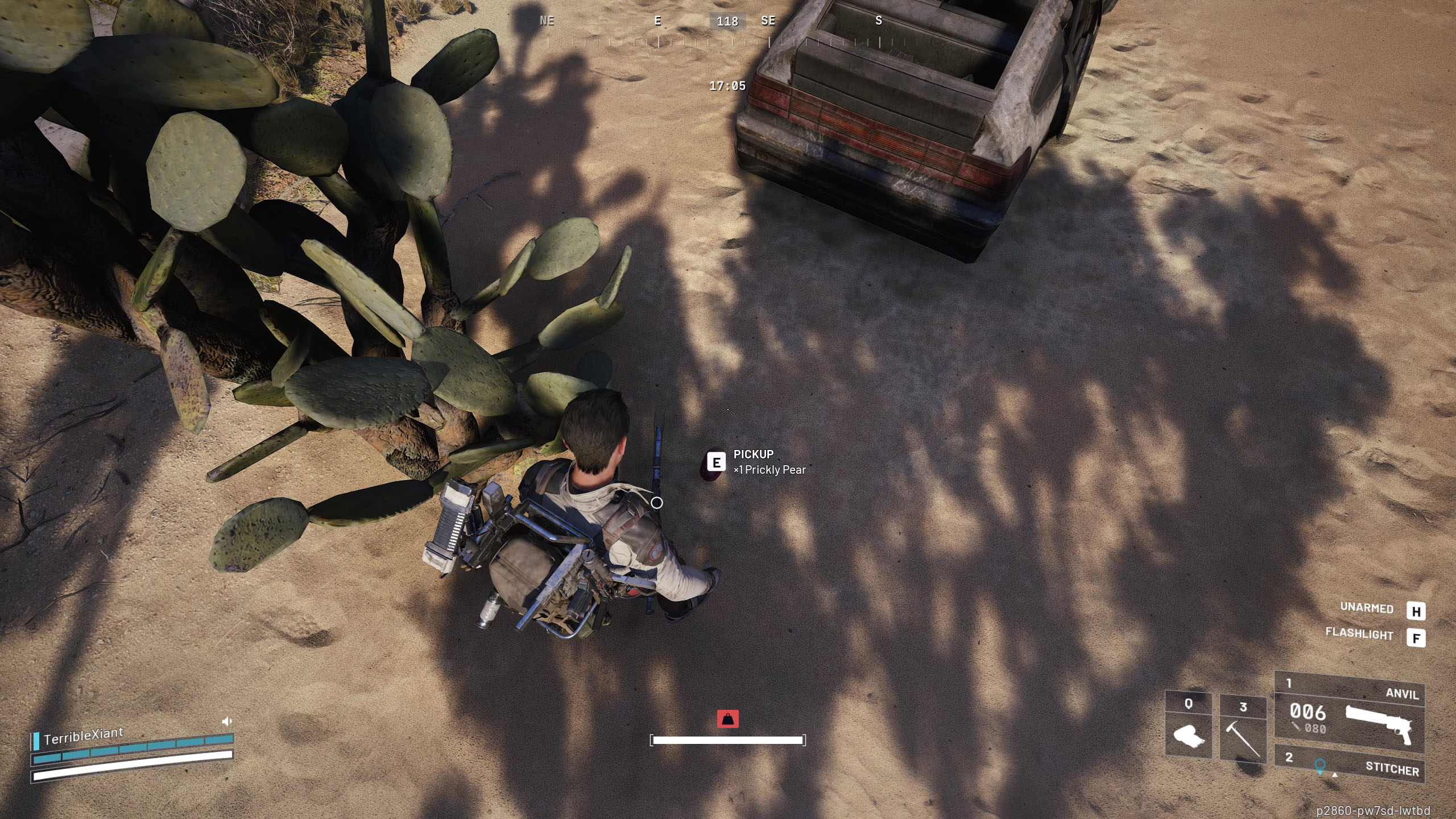This screenshot has width=1456, height=819.
Task: Click the 118 compass heading indicator
Action: (x=727, y=22)
